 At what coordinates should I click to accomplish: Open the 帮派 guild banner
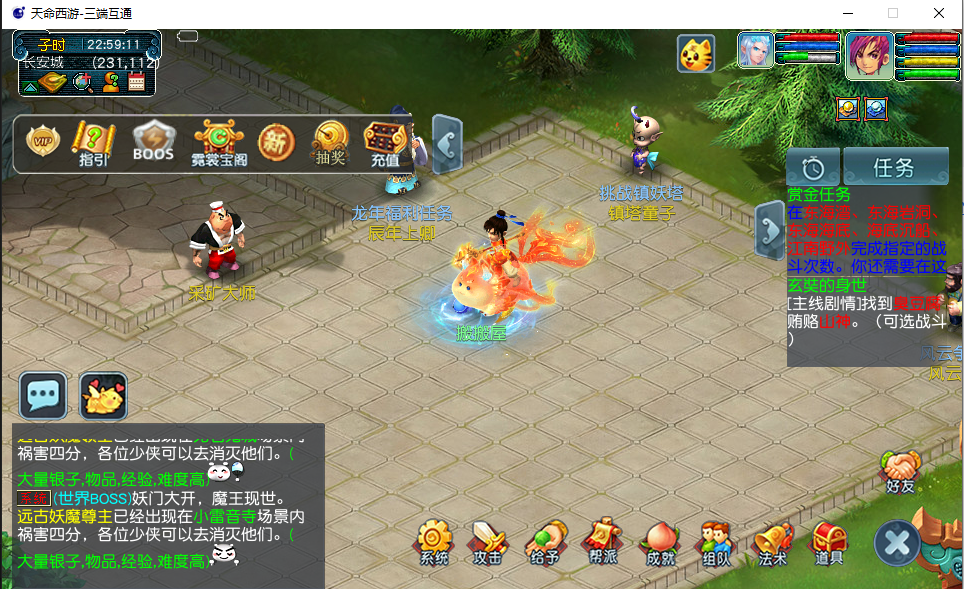pyautogui.click(x=603, y=541)
